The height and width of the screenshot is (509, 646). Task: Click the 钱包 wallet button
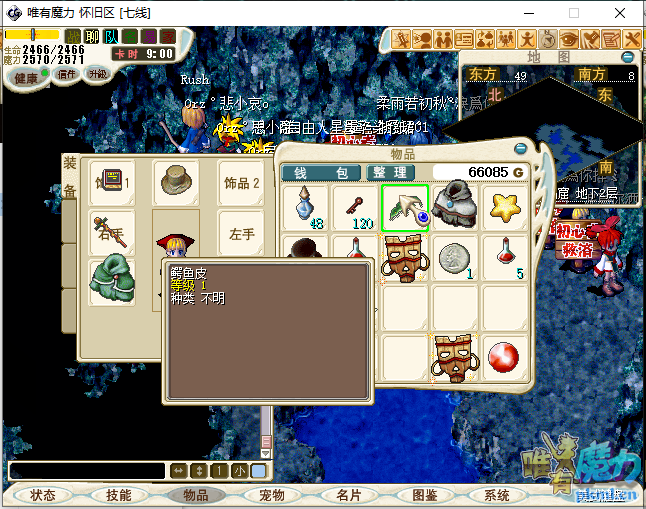pyautogui.click(x=320, y=173)
